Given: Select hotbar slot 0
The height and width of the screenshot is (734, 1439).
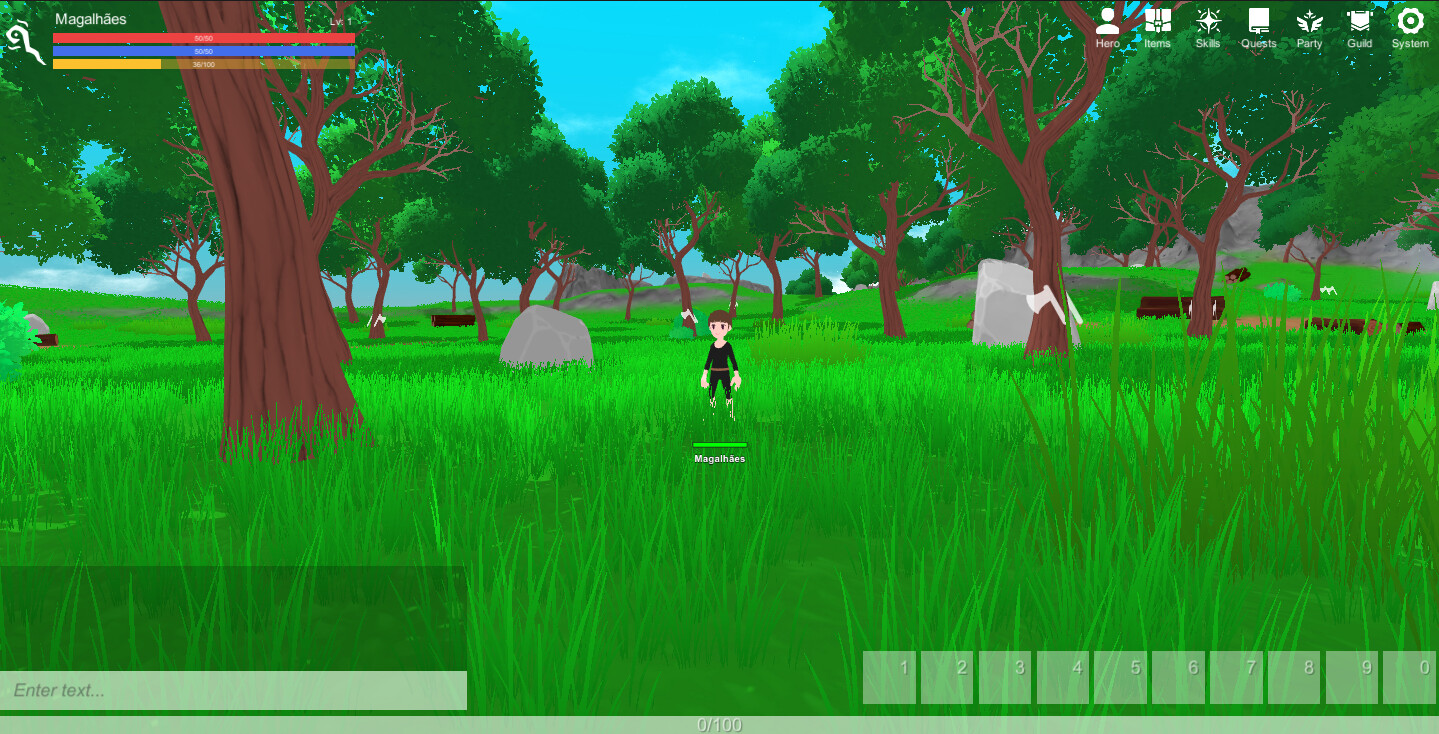Looking at the screenshot, I should [1410, 677].
